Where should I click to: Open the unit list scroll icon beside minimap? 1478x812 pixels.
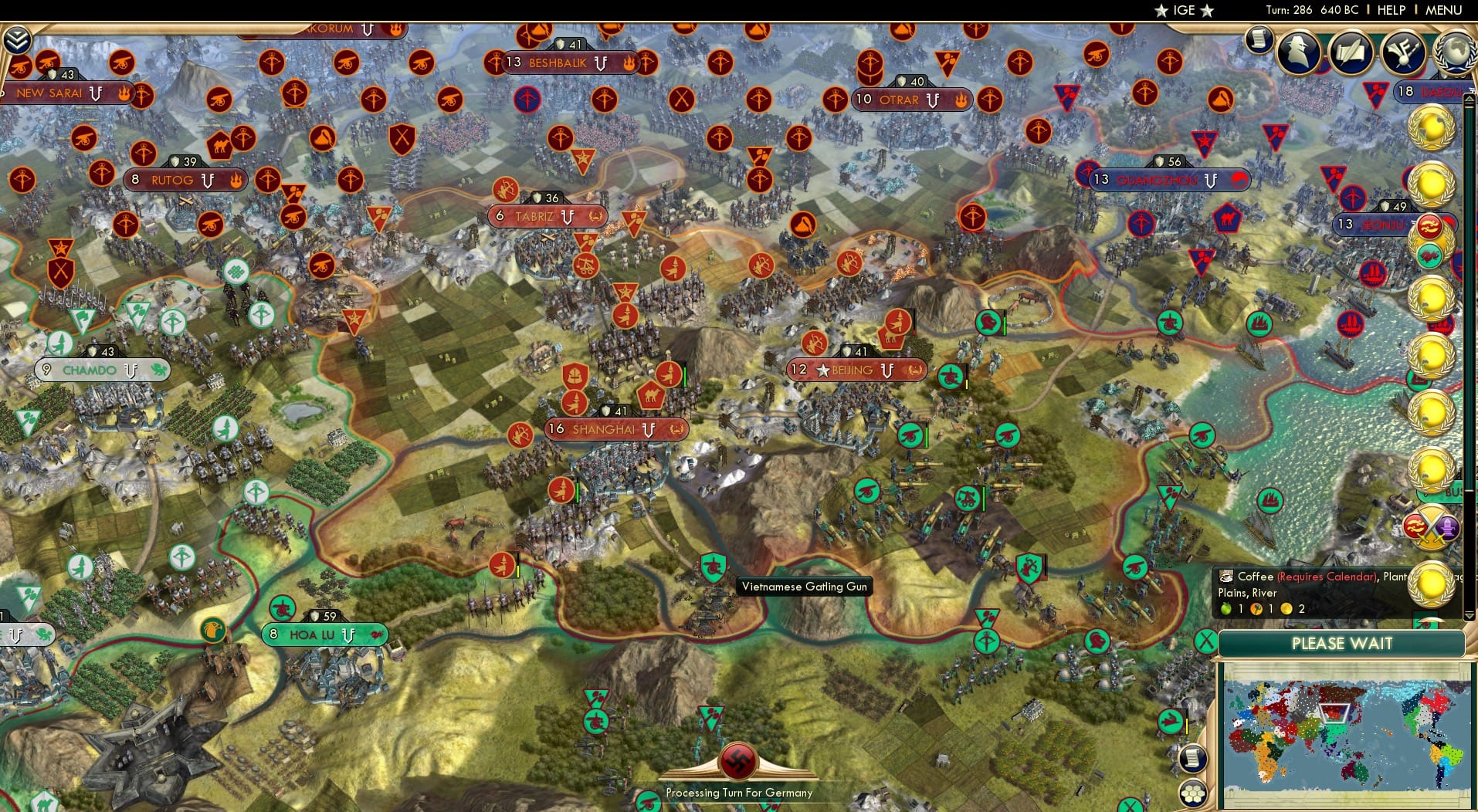pyautogui.click(x=1192, y=759)
